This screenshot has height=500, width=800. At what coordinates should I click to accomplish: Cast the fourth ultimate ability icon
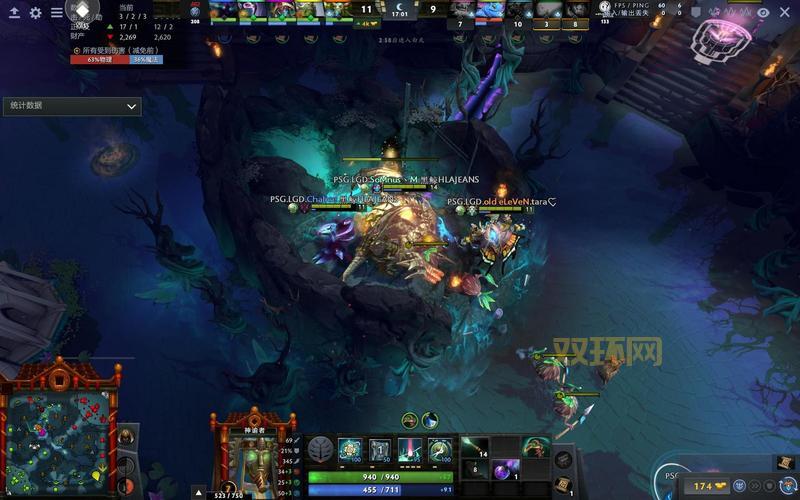click(440, 450)
